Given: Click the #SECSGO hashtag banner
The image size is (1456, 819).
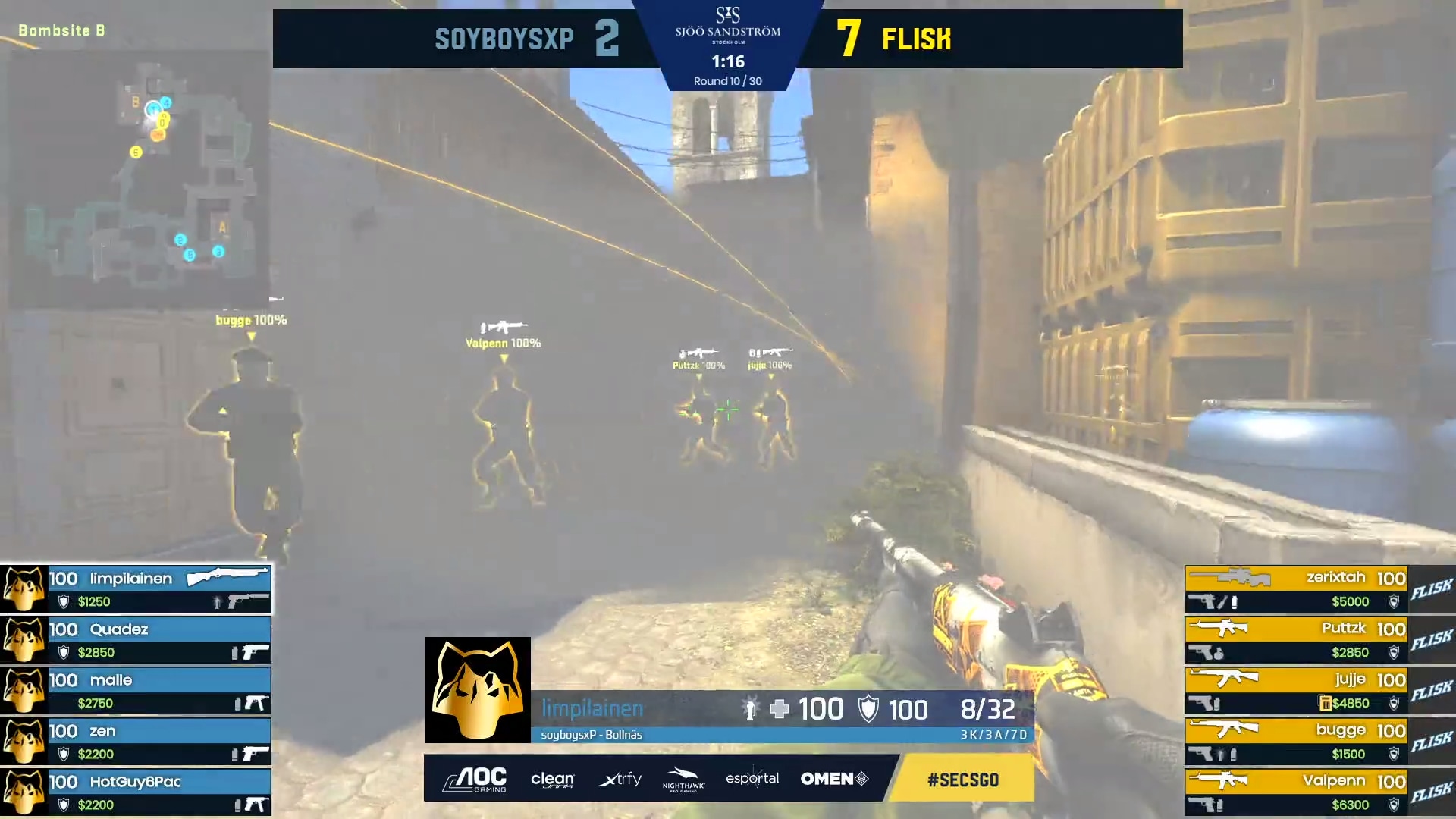Looking at the screenshot, I should (962, 779).
